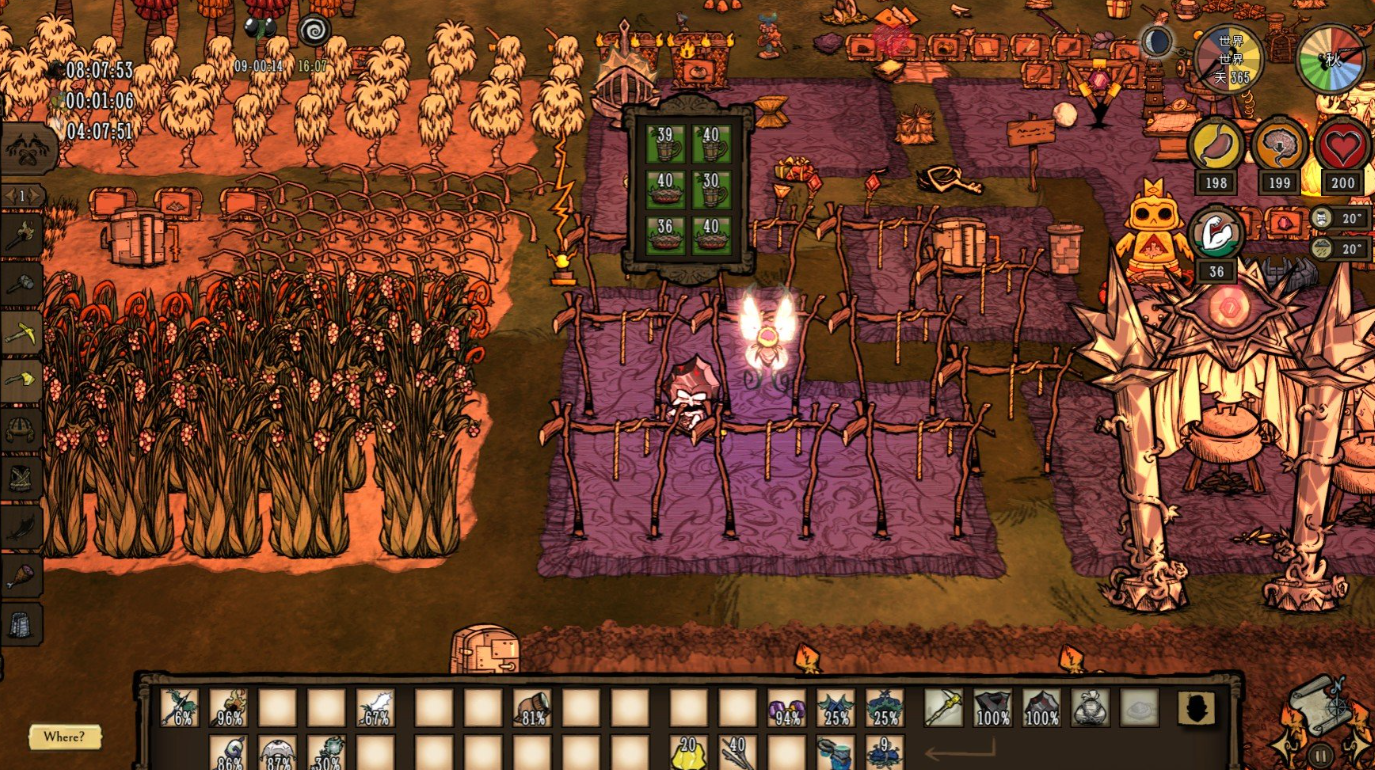Click the "Where?" button
This screenshot has height=770, width=1375.
(x=65, y=738)
